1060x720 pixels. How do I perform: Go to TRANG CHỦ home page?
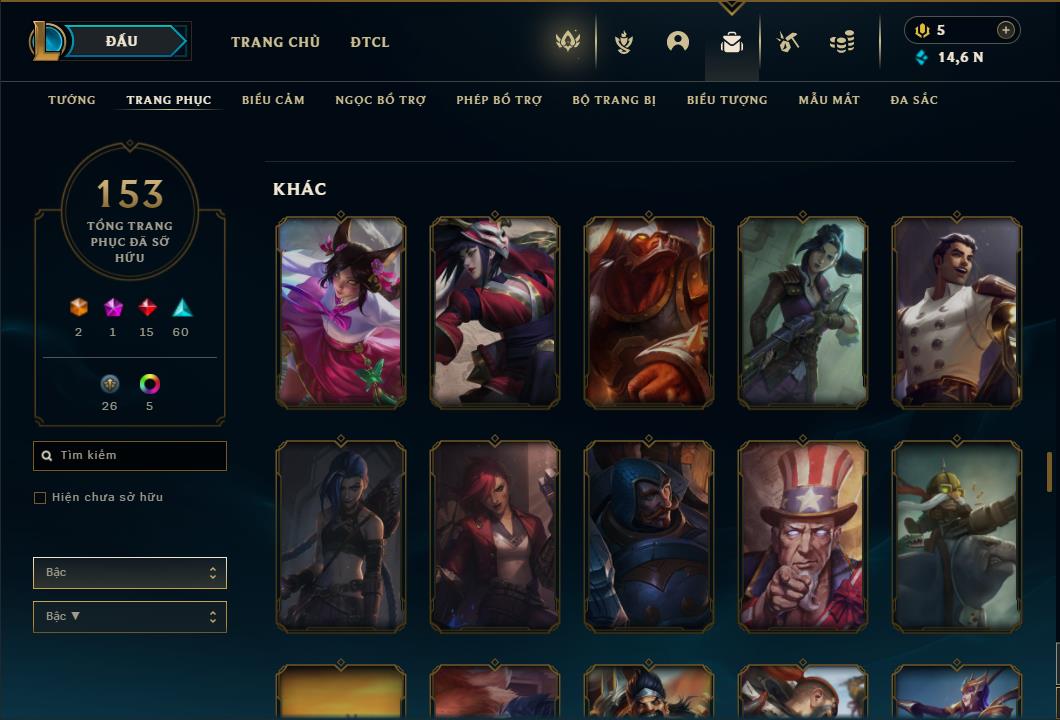point(275,42)
